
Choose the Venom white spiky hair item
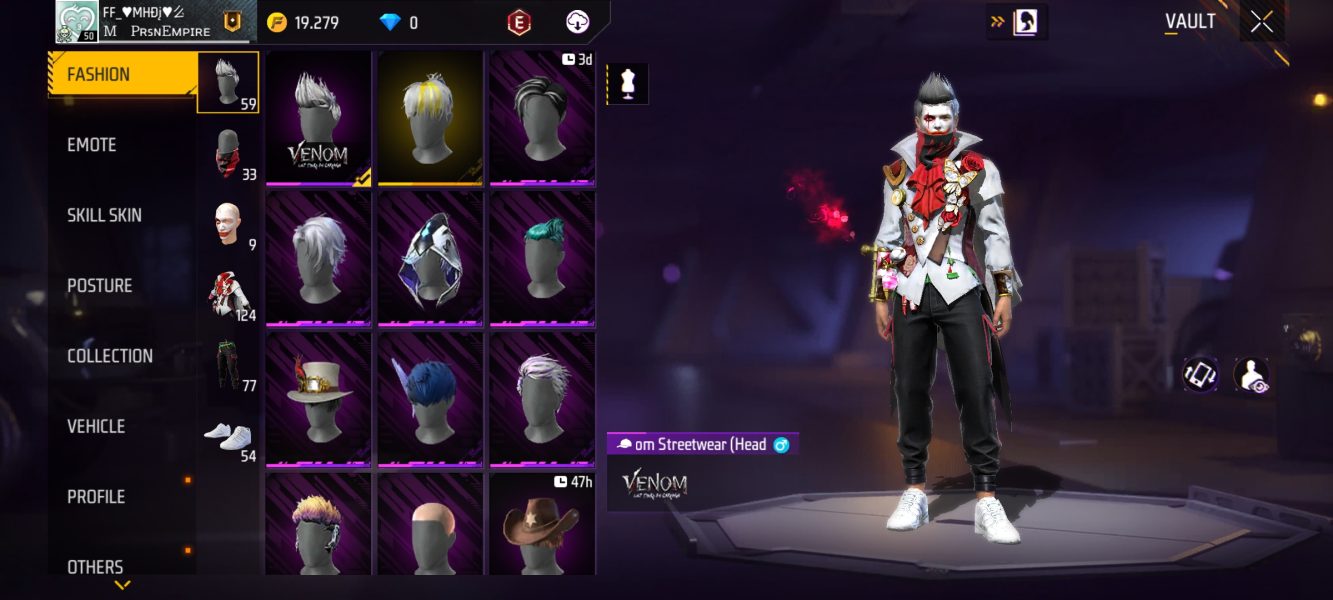coord(318,118)
